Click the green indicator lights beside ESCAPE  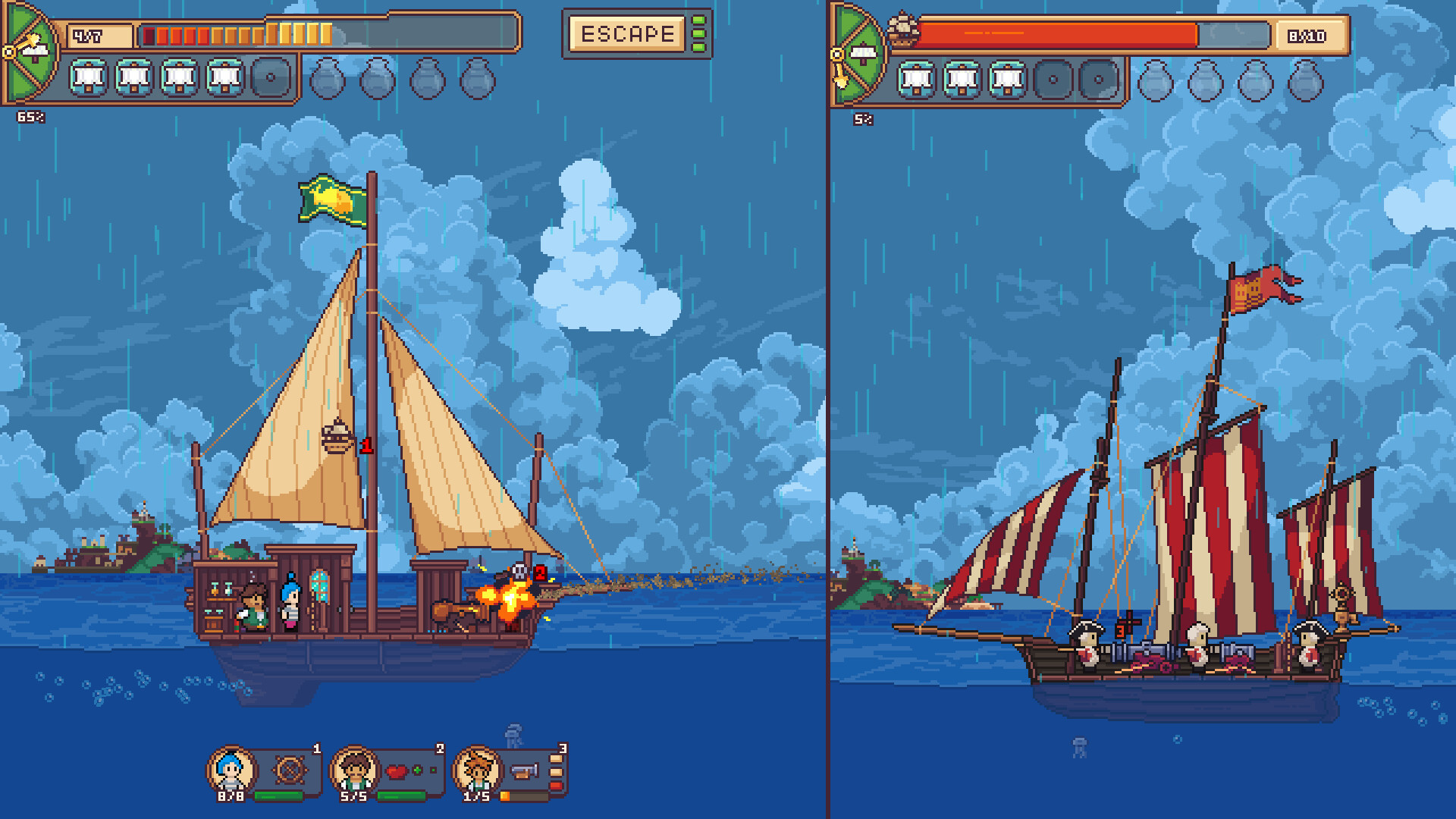698,33
